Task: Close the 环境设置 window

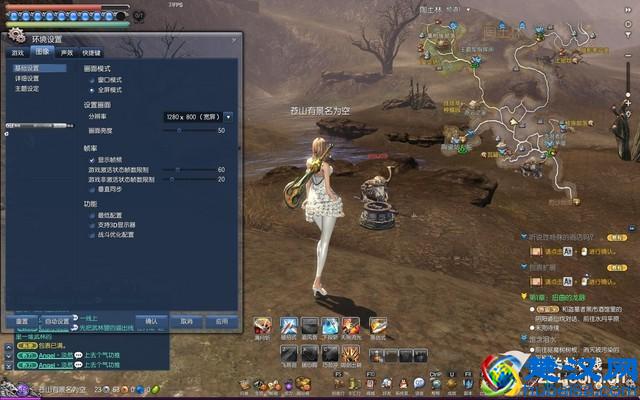Action: click(x=236, y=39)
